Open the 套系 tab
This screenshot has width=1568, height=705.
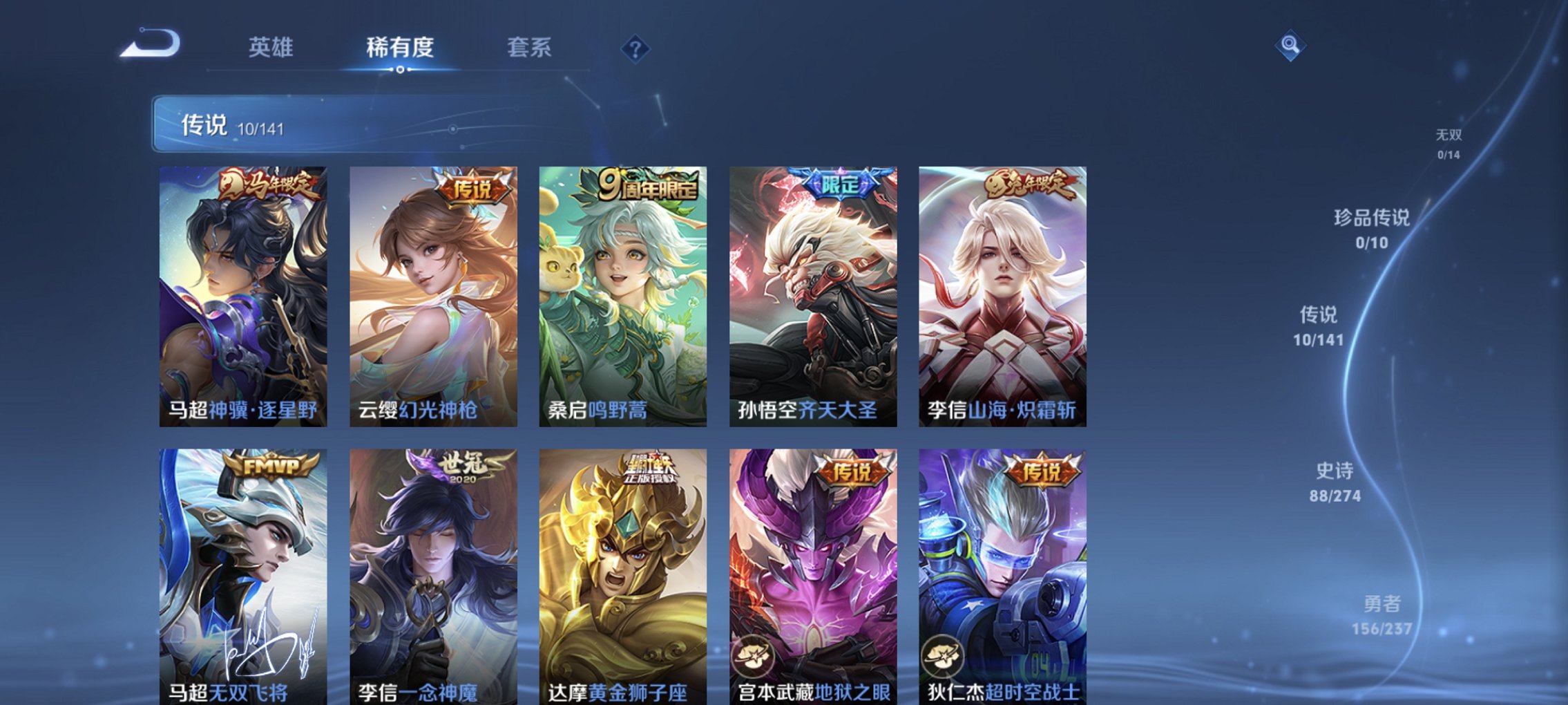pos(529,48)
